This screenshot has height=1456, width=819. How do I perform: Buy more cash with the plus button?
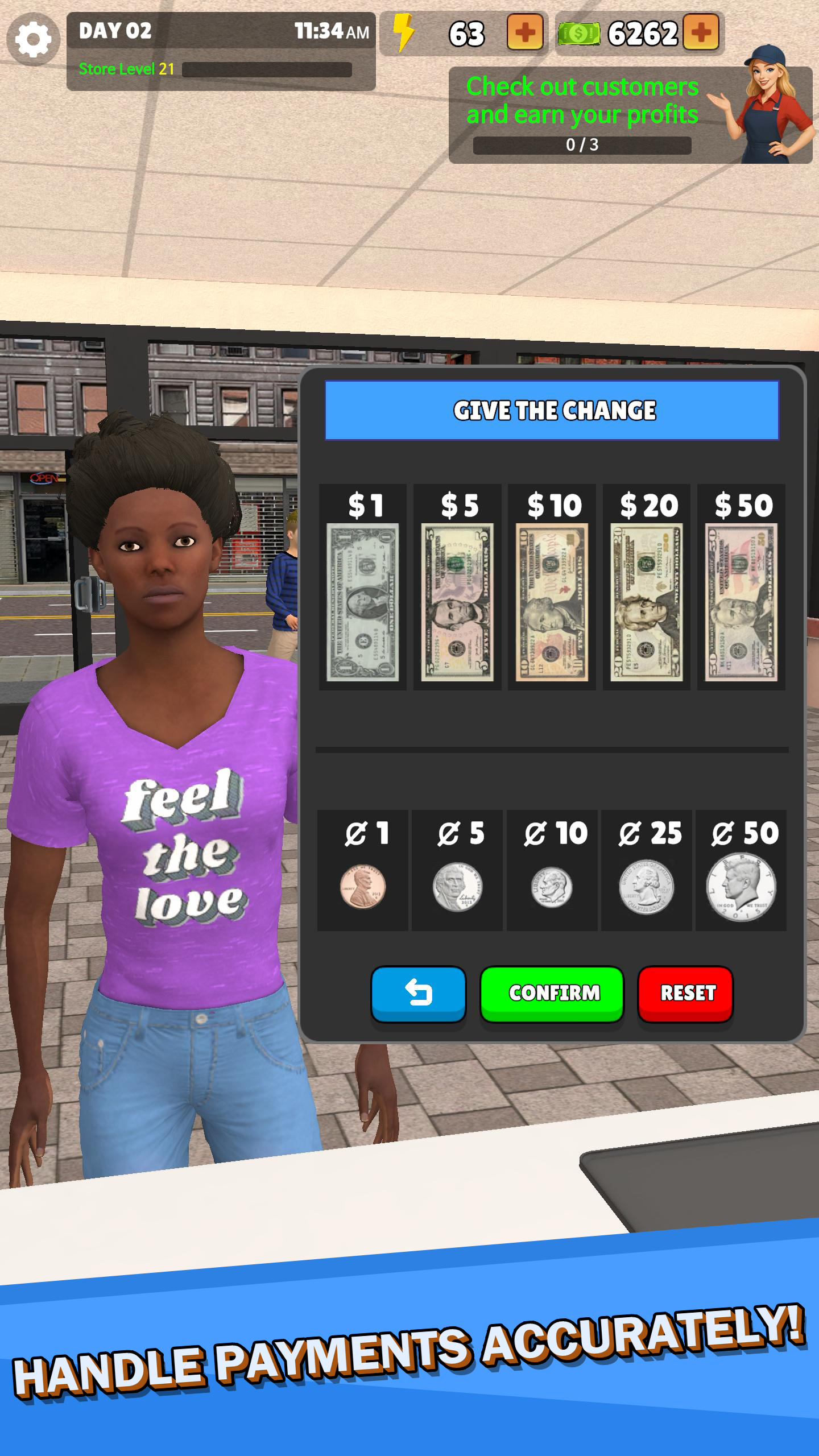click(701, 33)
